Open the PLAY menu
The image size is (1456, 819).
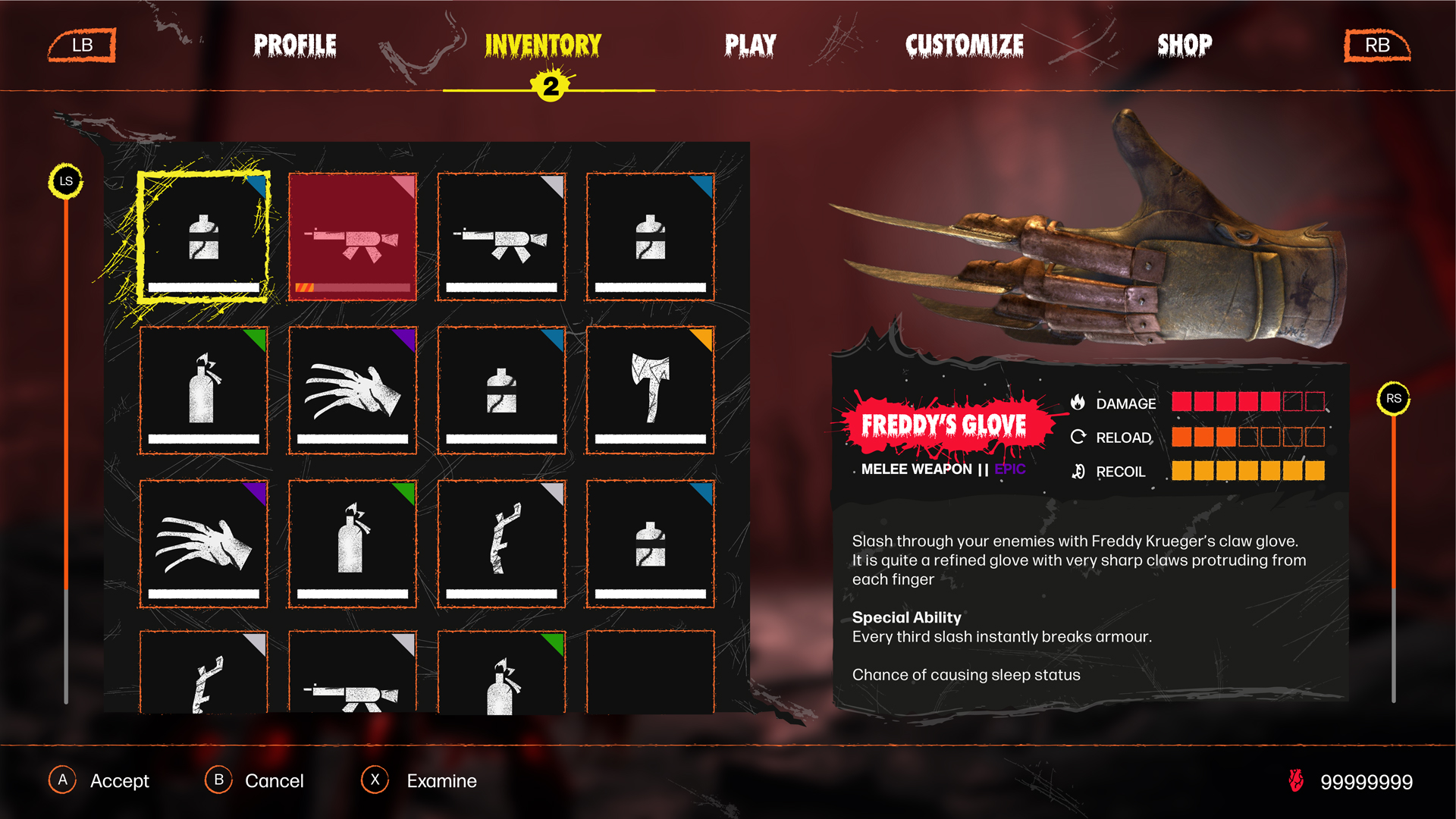[750, 45]
